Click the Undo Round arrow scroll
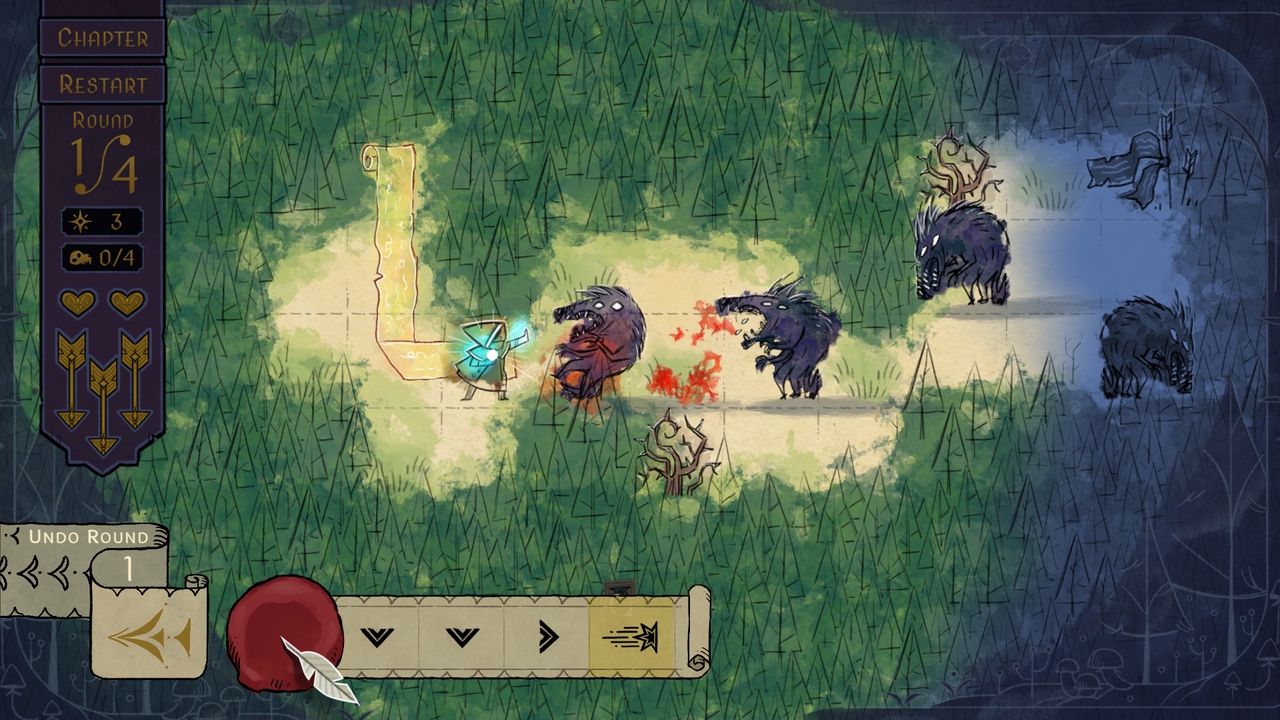1280x720 pixels. click(149, 634)
